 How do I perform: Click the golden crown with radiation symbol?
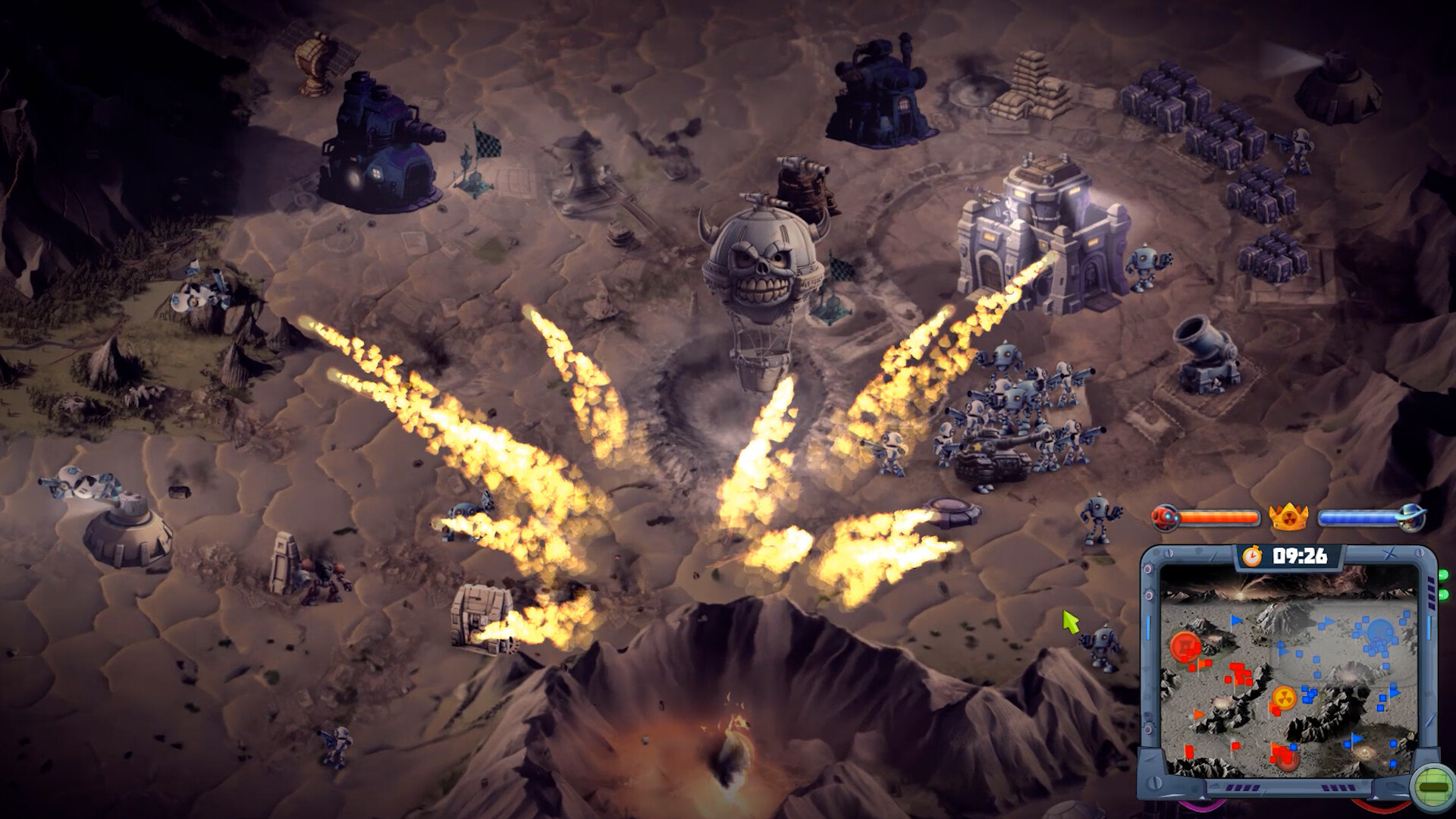pos(1288,516)
